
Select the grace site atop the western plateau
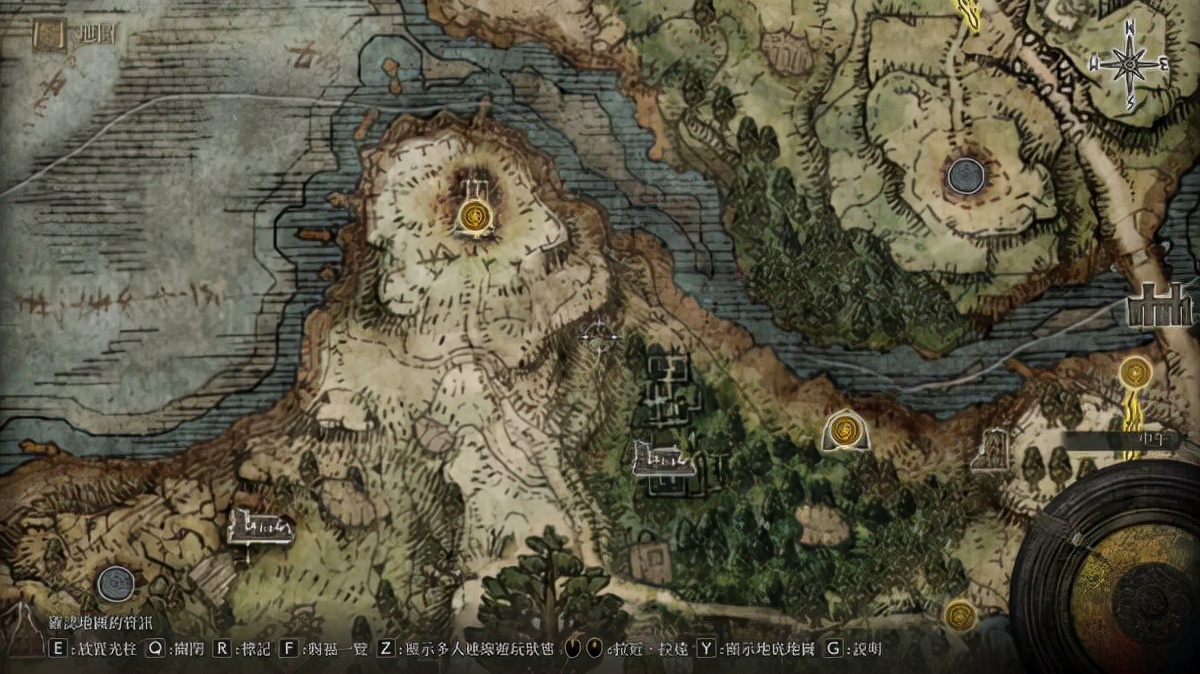coord(476,214)
